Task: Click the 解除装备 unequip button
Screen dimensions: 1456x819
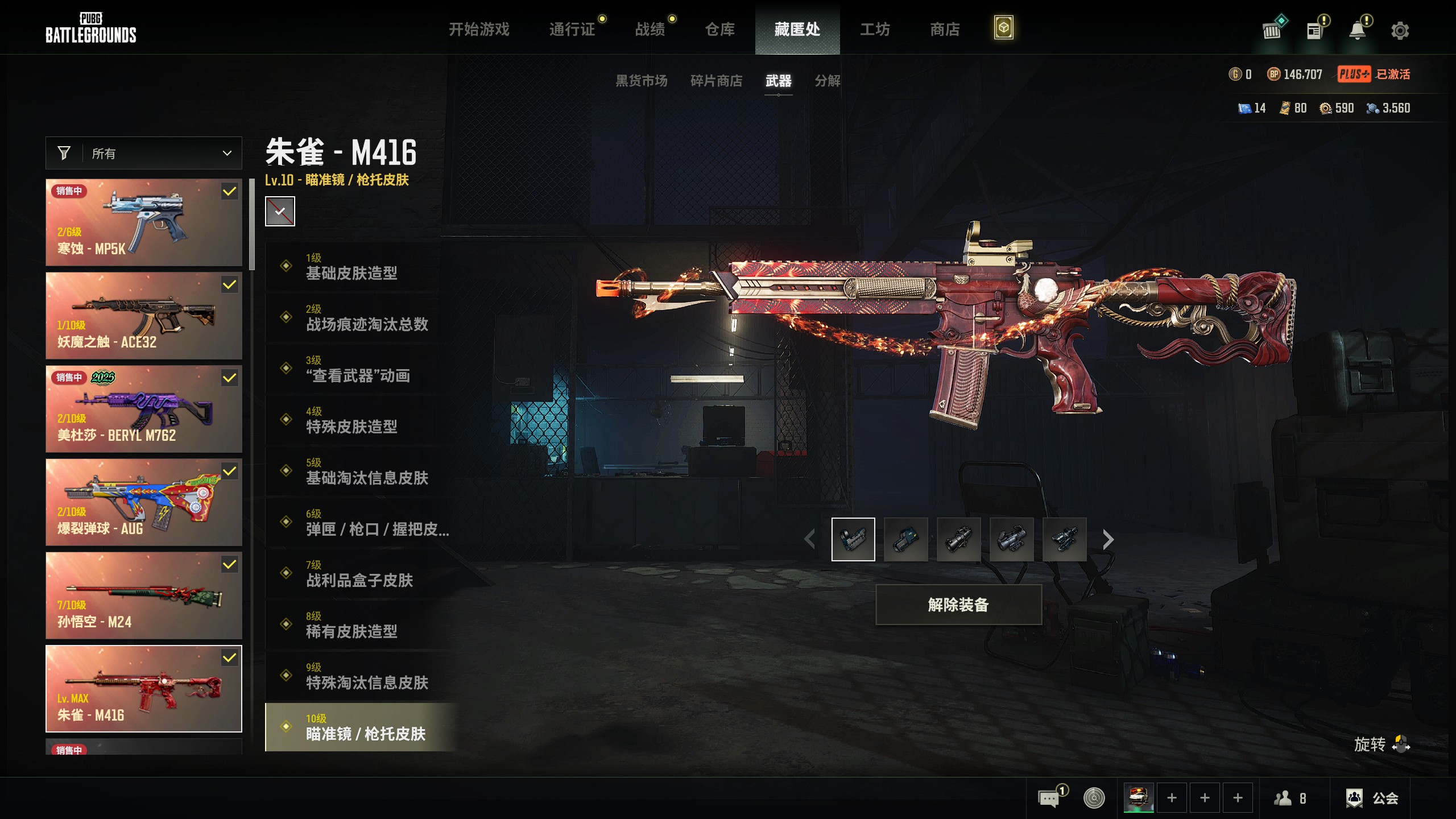Action: (958, 605)
